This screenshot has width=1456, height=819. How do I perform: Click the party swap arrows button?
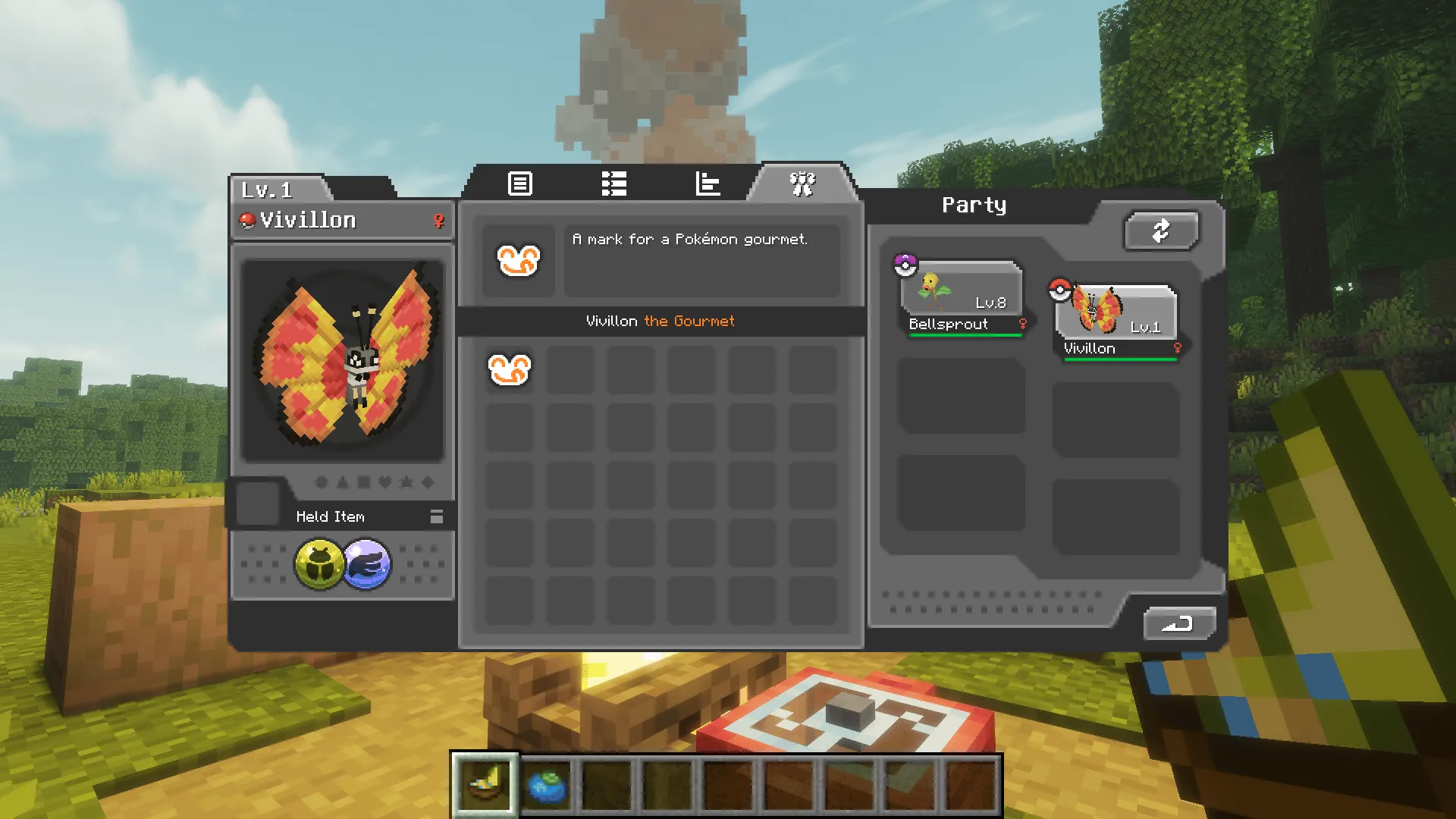[x=1162, y=231]
